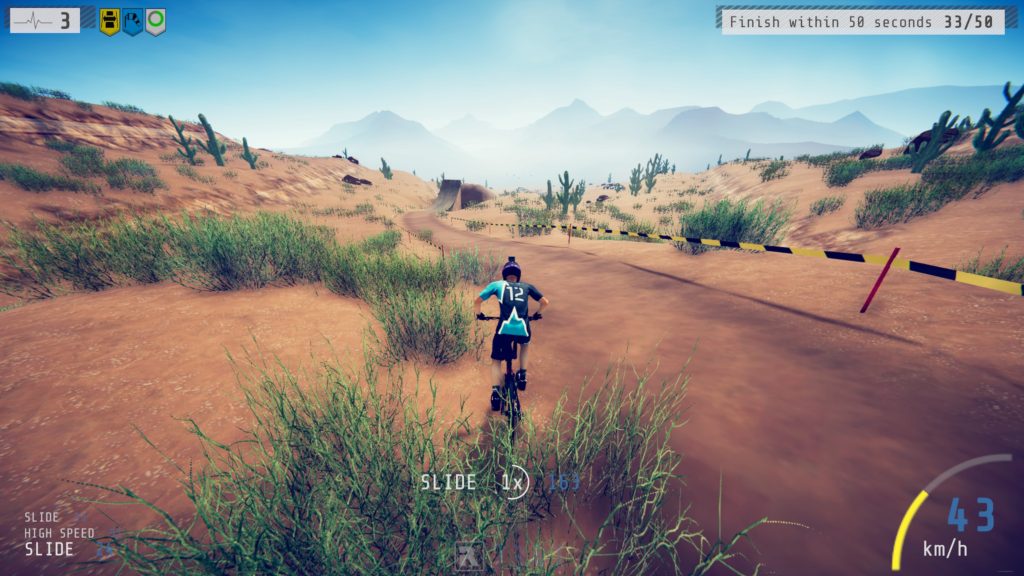Choose the green ring crew perk badge
1024x576 pixels.
click(x=155, y=21)
